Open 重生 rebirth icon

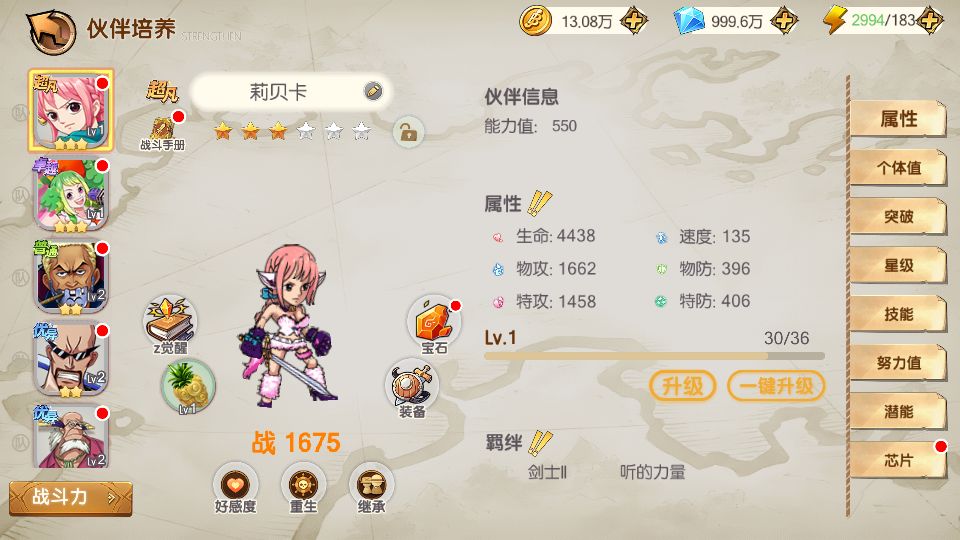pyautogui.click(x=303, y=488)
